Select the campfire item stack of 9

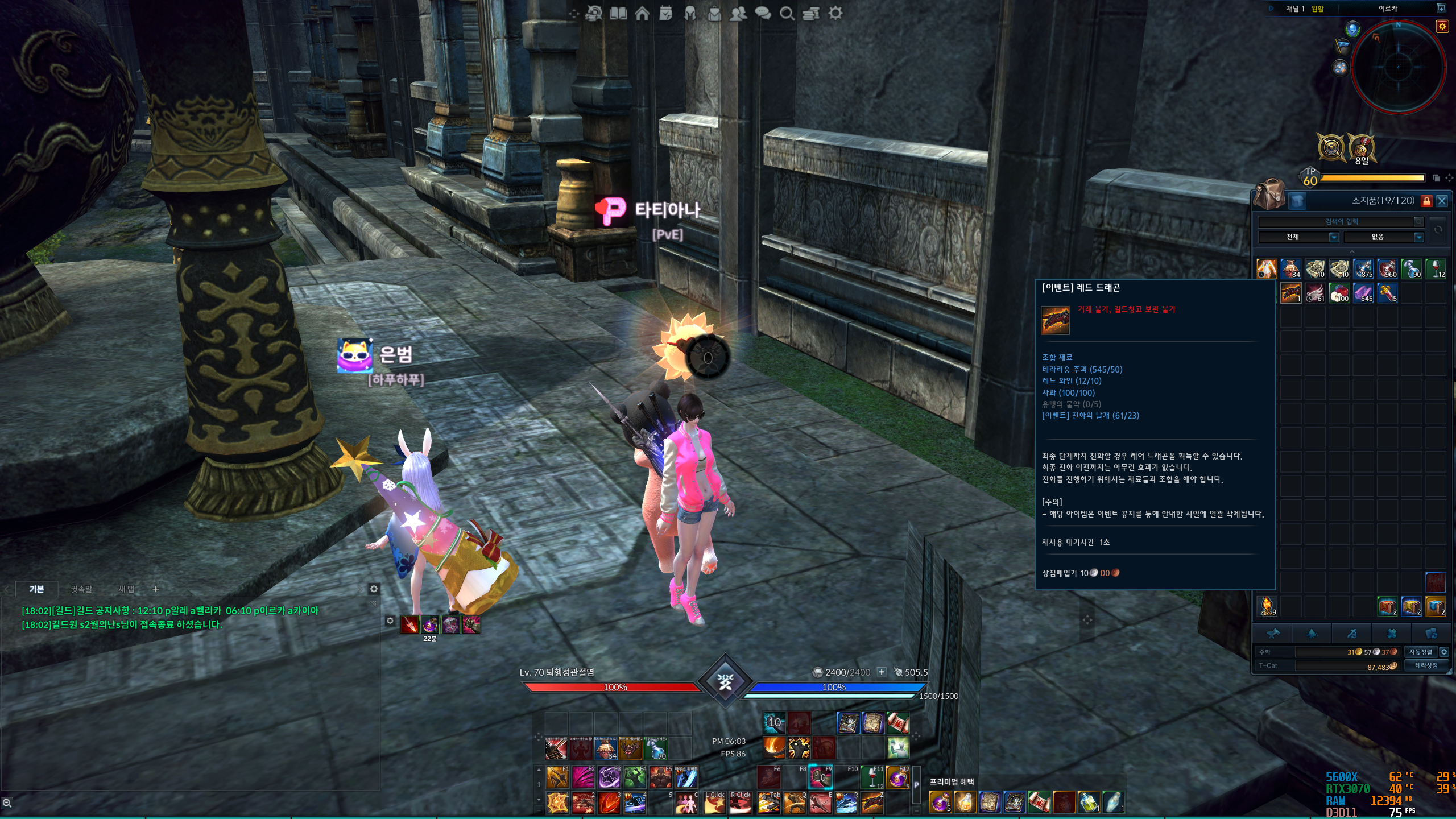pos(1267,606)
